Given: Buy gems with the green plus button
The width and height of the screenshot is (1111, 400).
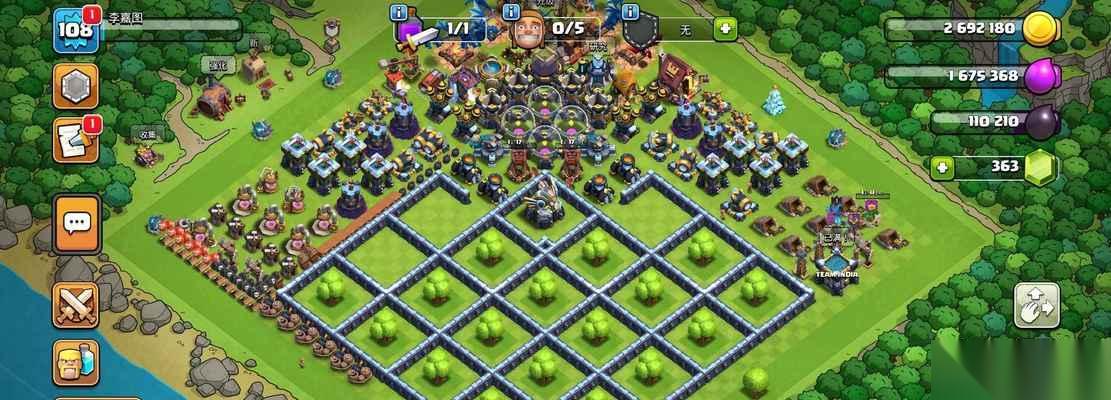Looking at the screenshot, I should [x=939, y=167].
